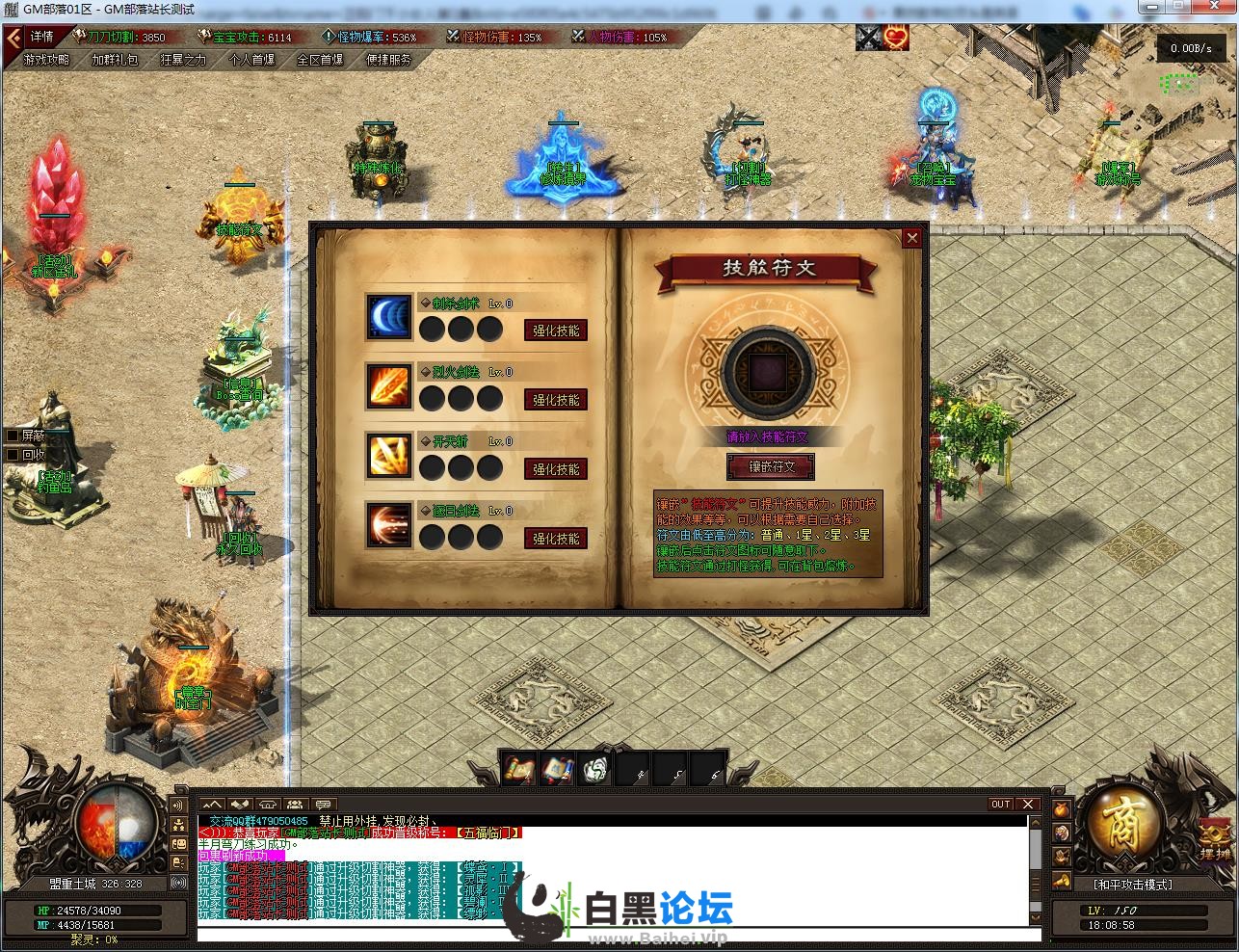Strengthen the 烈火剑法 skill

pos(556,400)
